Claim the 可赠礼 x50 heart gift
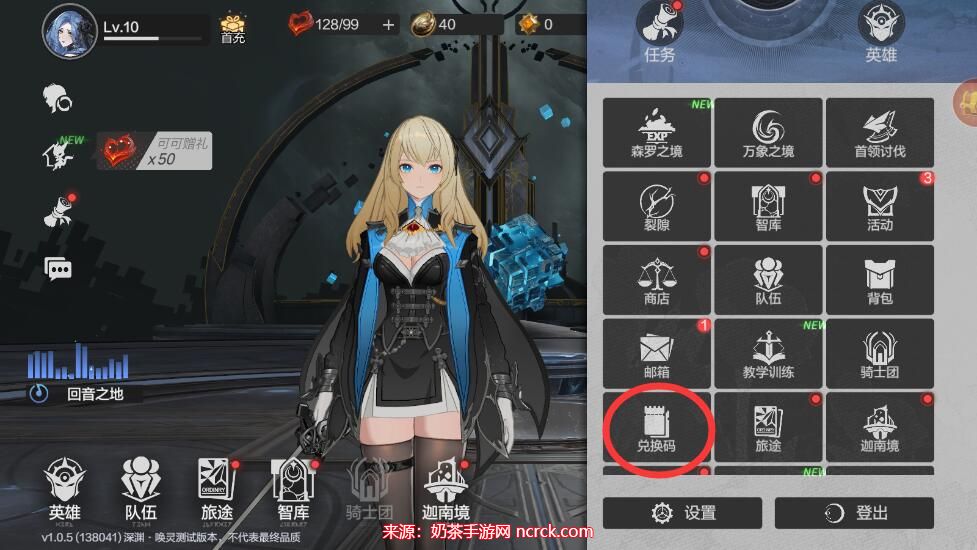The height and width of the screenshot is (550, 977). [154, 152]
